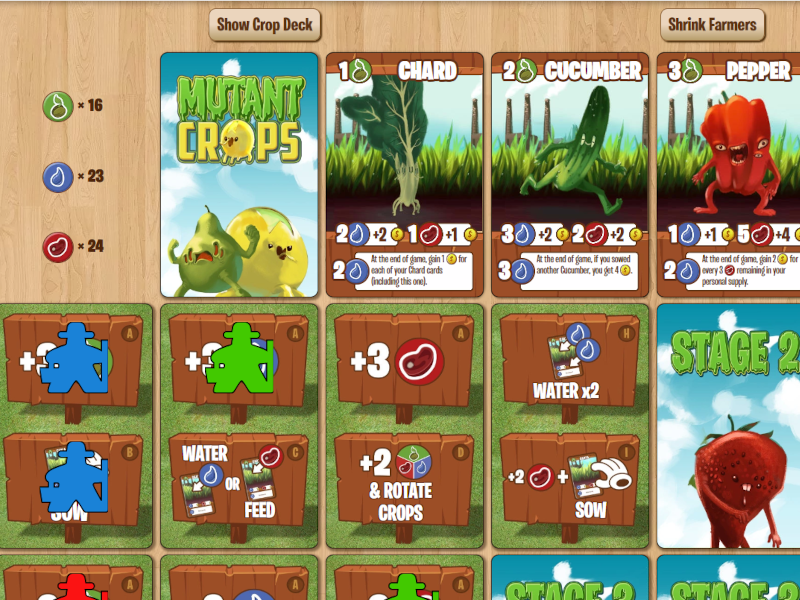Click the Mutant Crops deck card

pyautogui.click(x=239, y=175)
